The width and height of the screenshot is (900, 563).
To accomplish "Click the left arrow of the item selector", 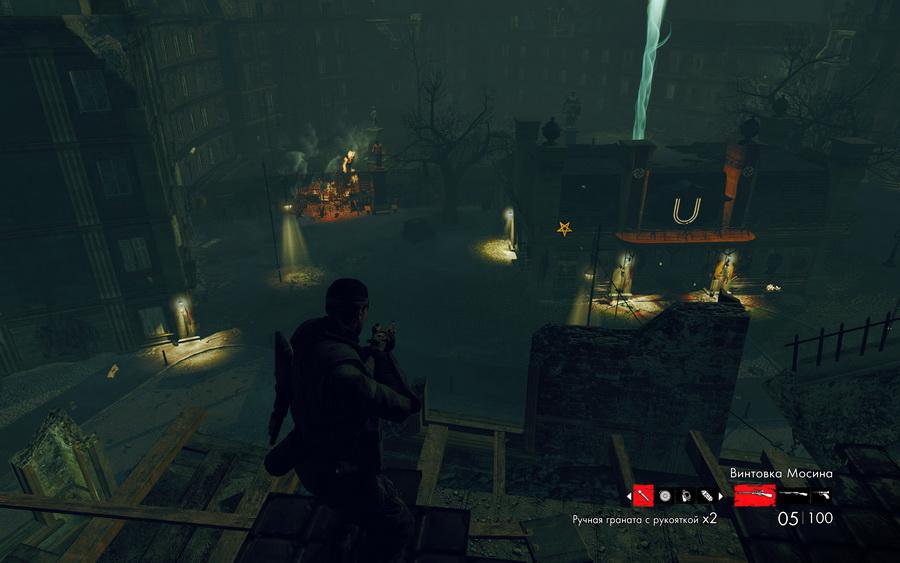I will 629,495.
